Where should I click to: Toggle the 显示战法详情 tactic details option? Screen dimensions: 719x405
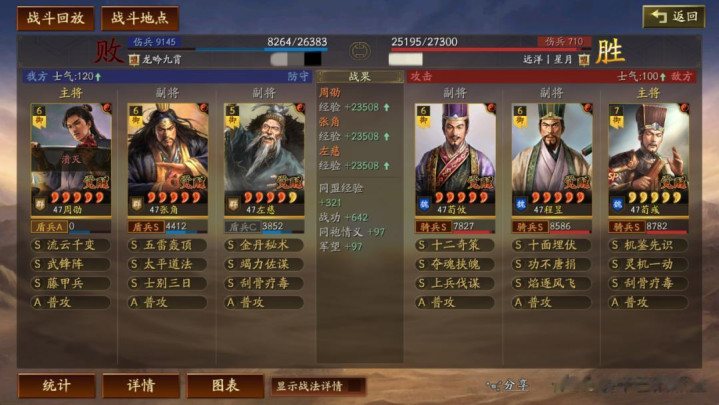[317, 386]
